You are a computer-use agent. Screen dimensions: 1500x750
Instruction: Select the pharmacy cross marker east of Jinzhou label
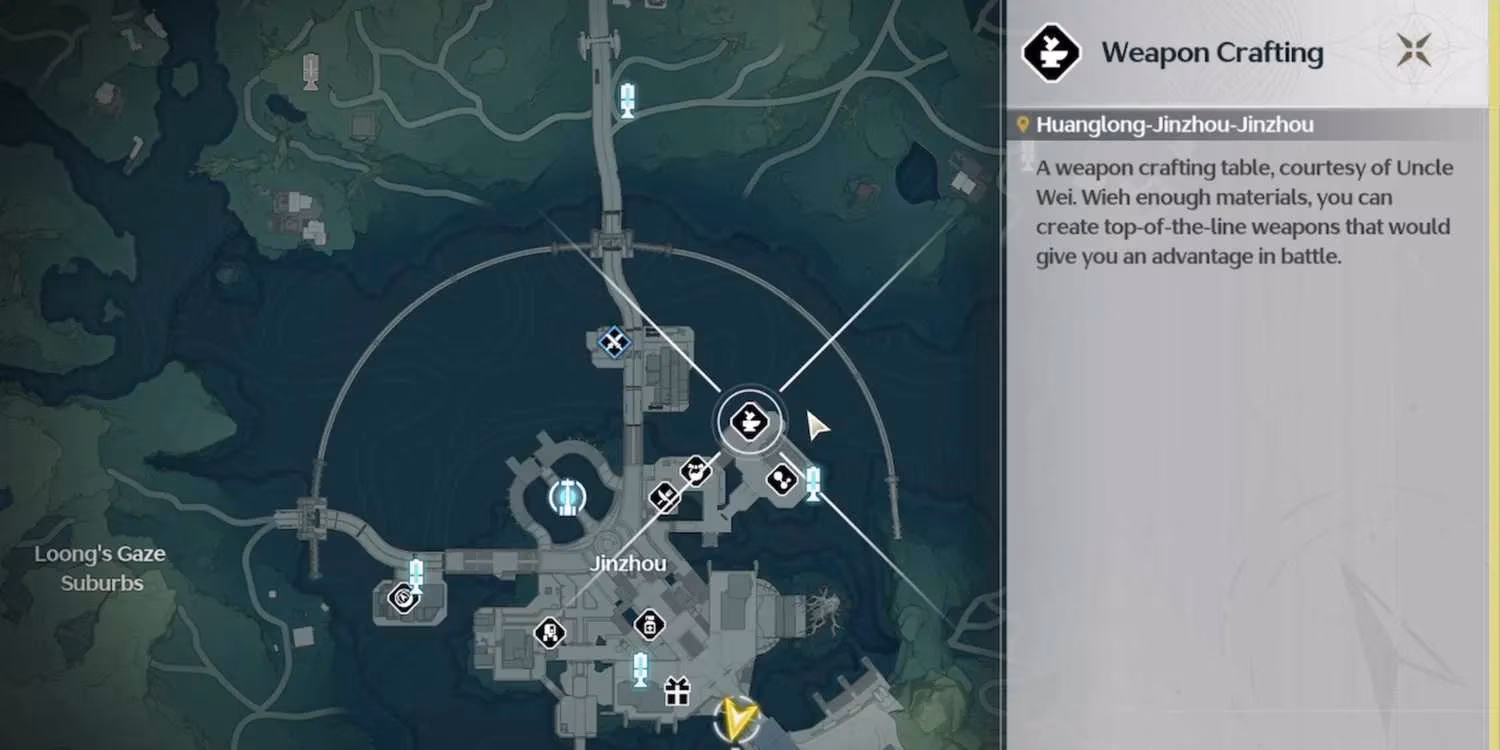coord(650,625)
